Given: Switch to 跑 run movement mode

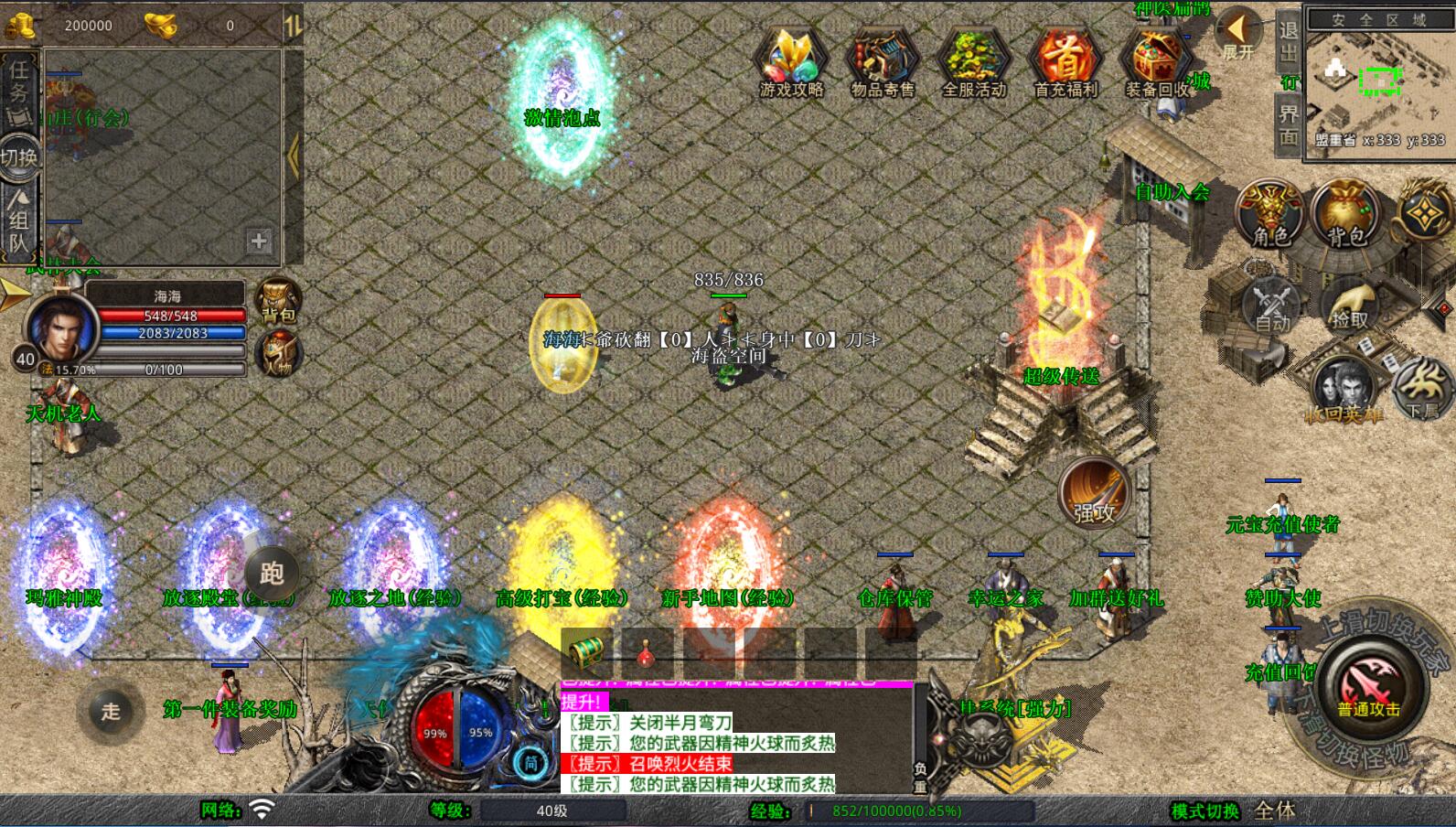Looking at the screenshot, I should 272,574.
